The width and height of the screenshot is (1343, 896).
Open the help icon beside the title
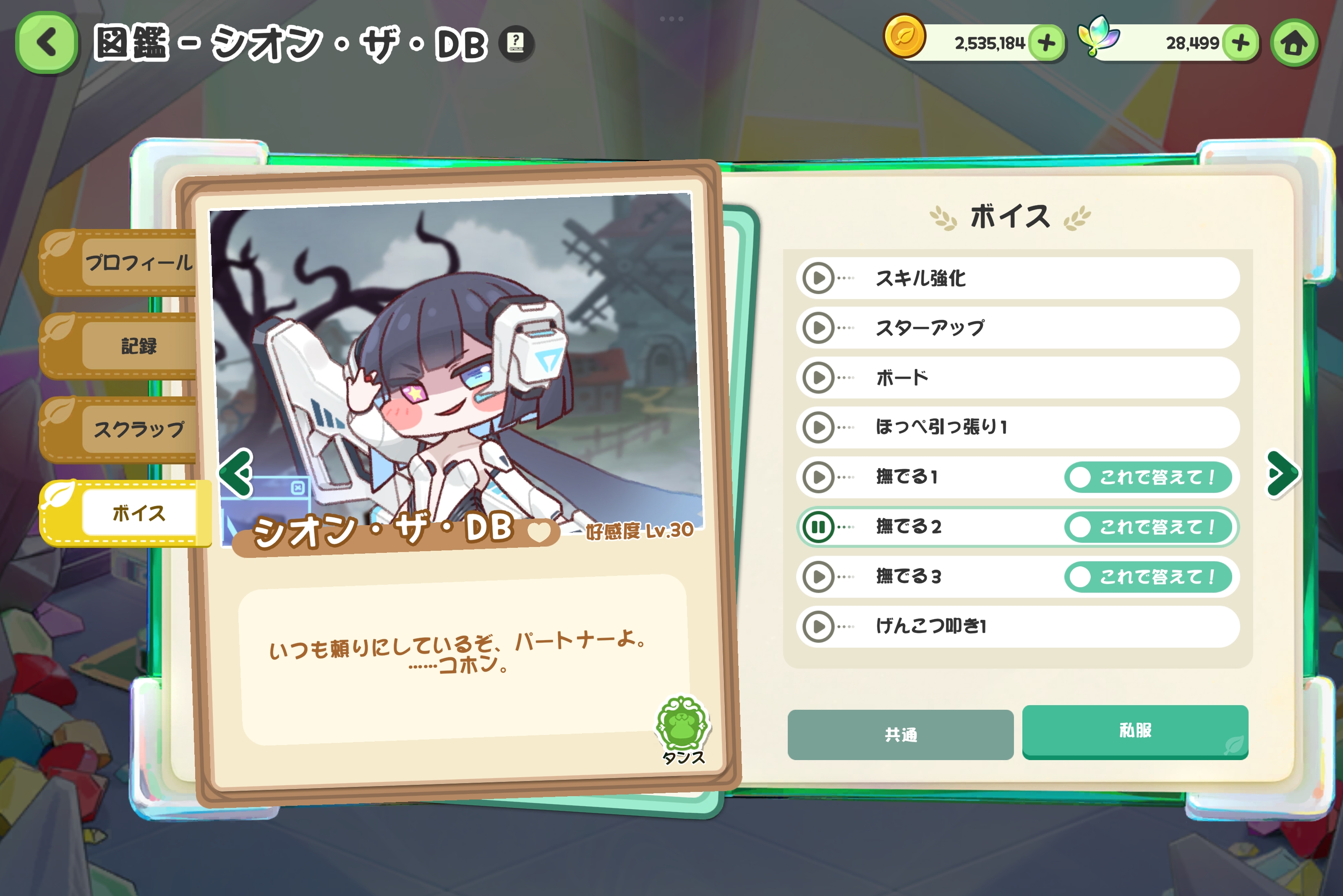[x=516, y=43]
